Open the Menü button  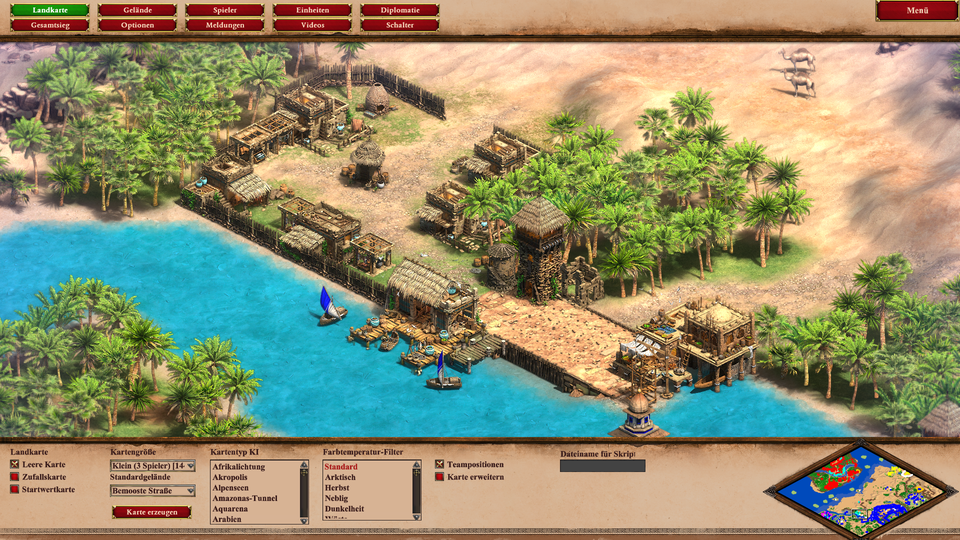point(916,11)
